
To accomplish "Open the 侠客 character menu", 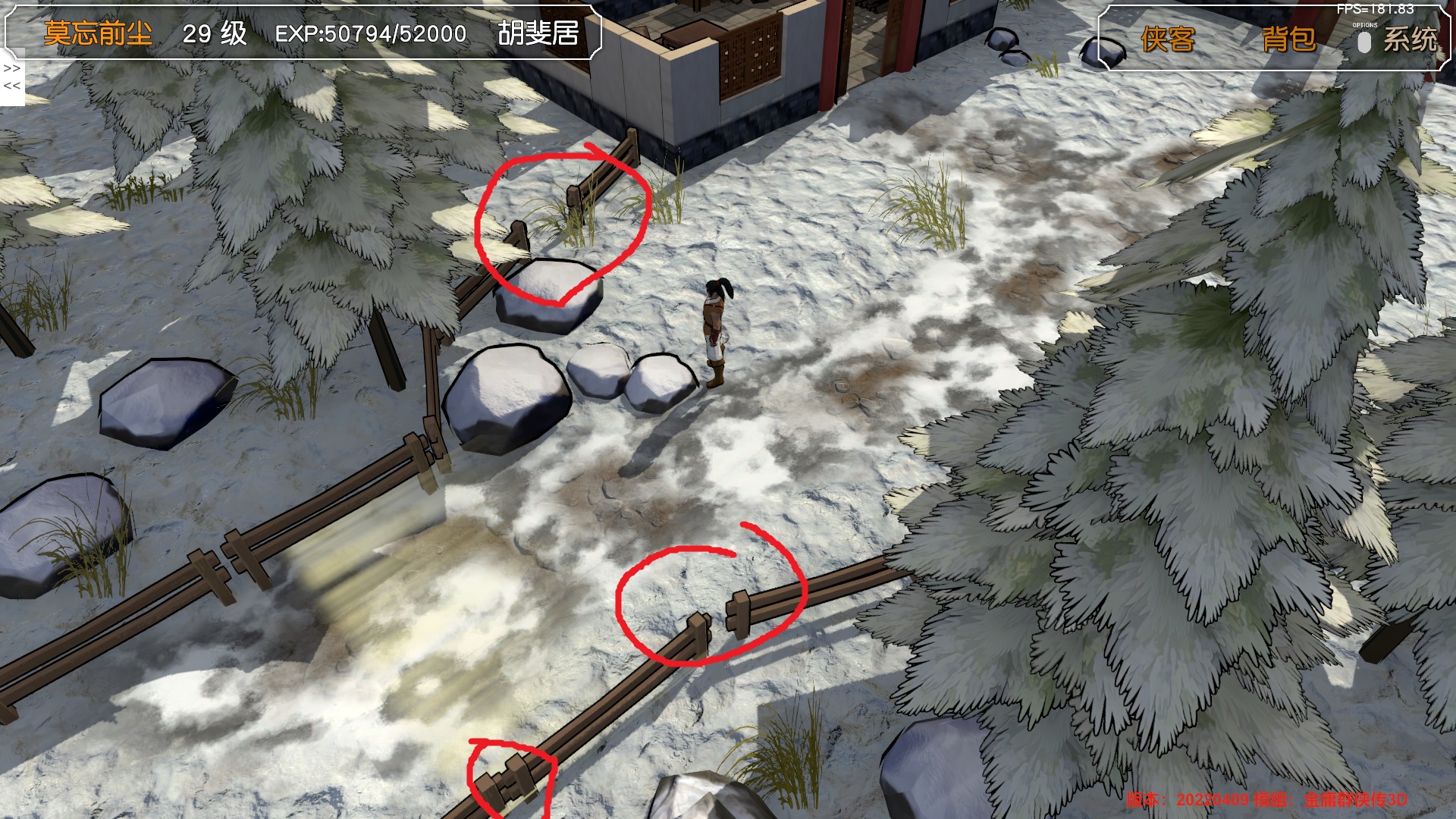I will click(1167, 39).
